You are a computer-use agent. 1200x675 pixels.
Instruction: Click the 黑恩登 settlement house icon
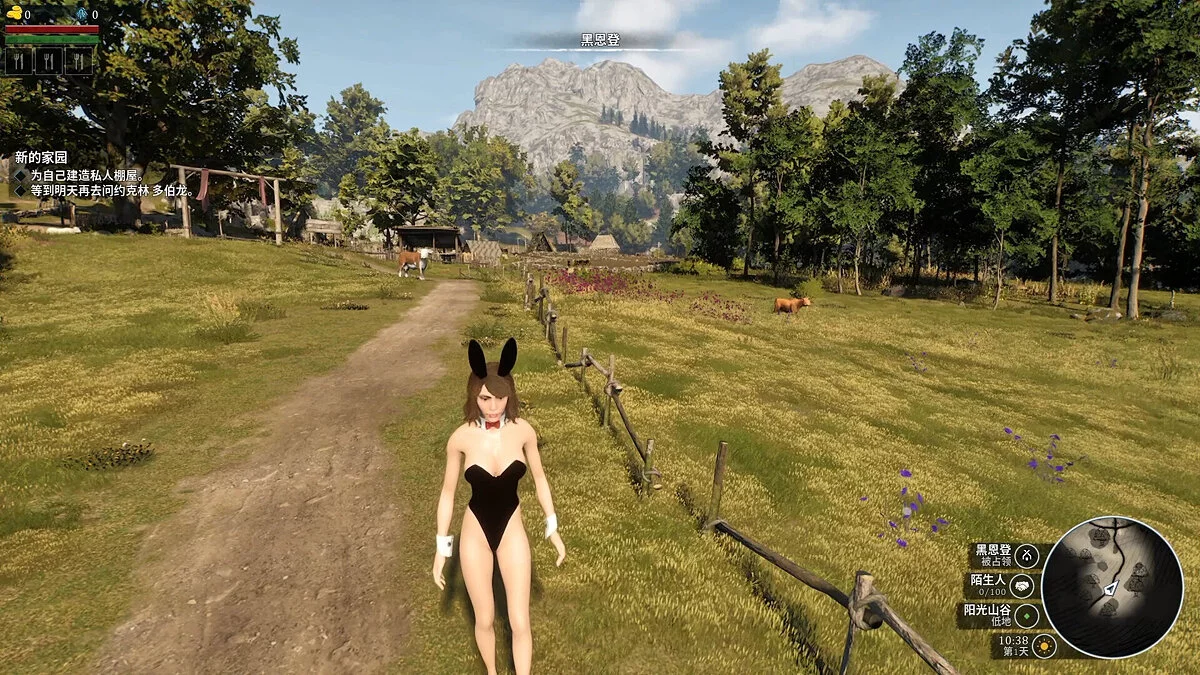(x=1026, y=556)
